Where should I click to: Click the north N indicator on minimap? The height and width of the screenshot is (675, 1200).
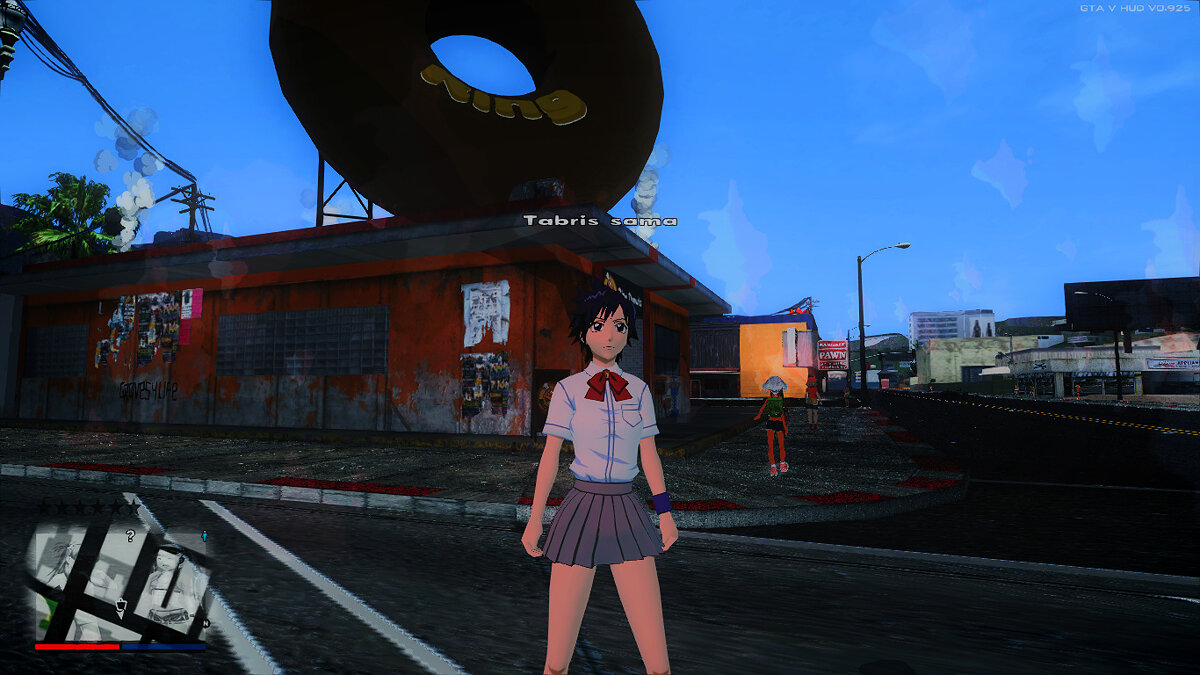coord(206,623)
